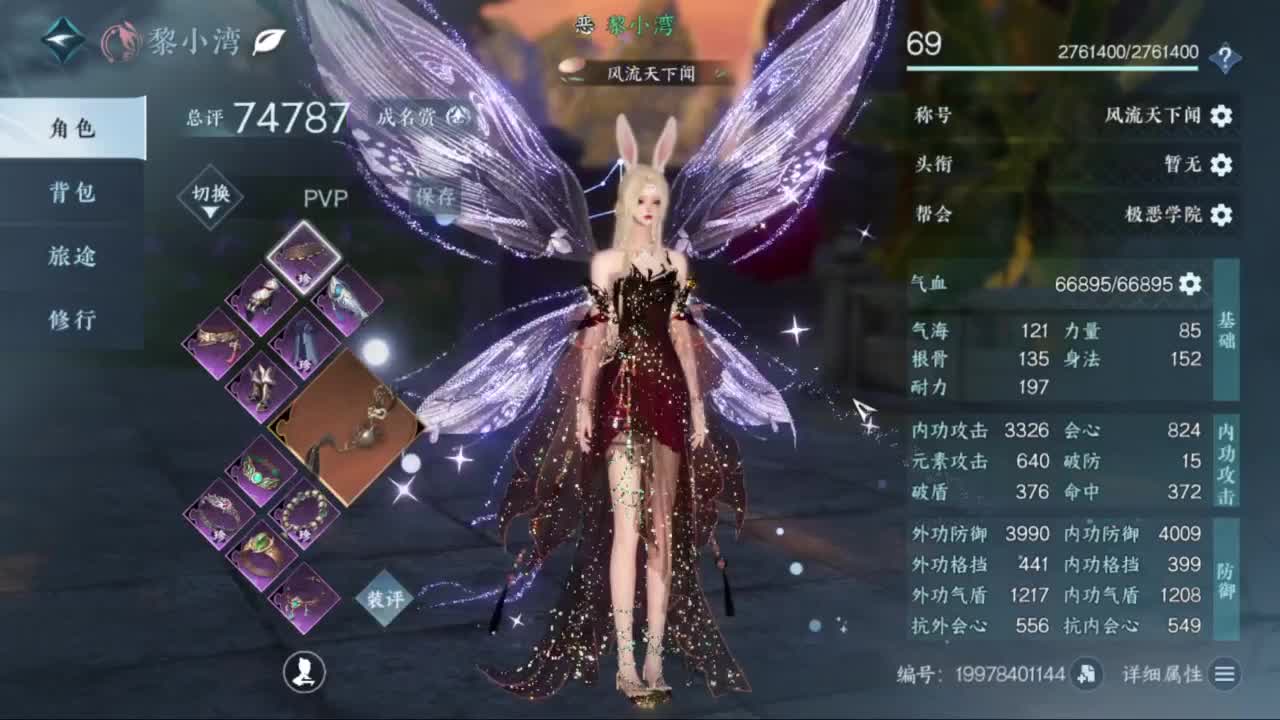Click the question mark help icon
Screen dimensions: 1280x720
[x=1227, y=57]
